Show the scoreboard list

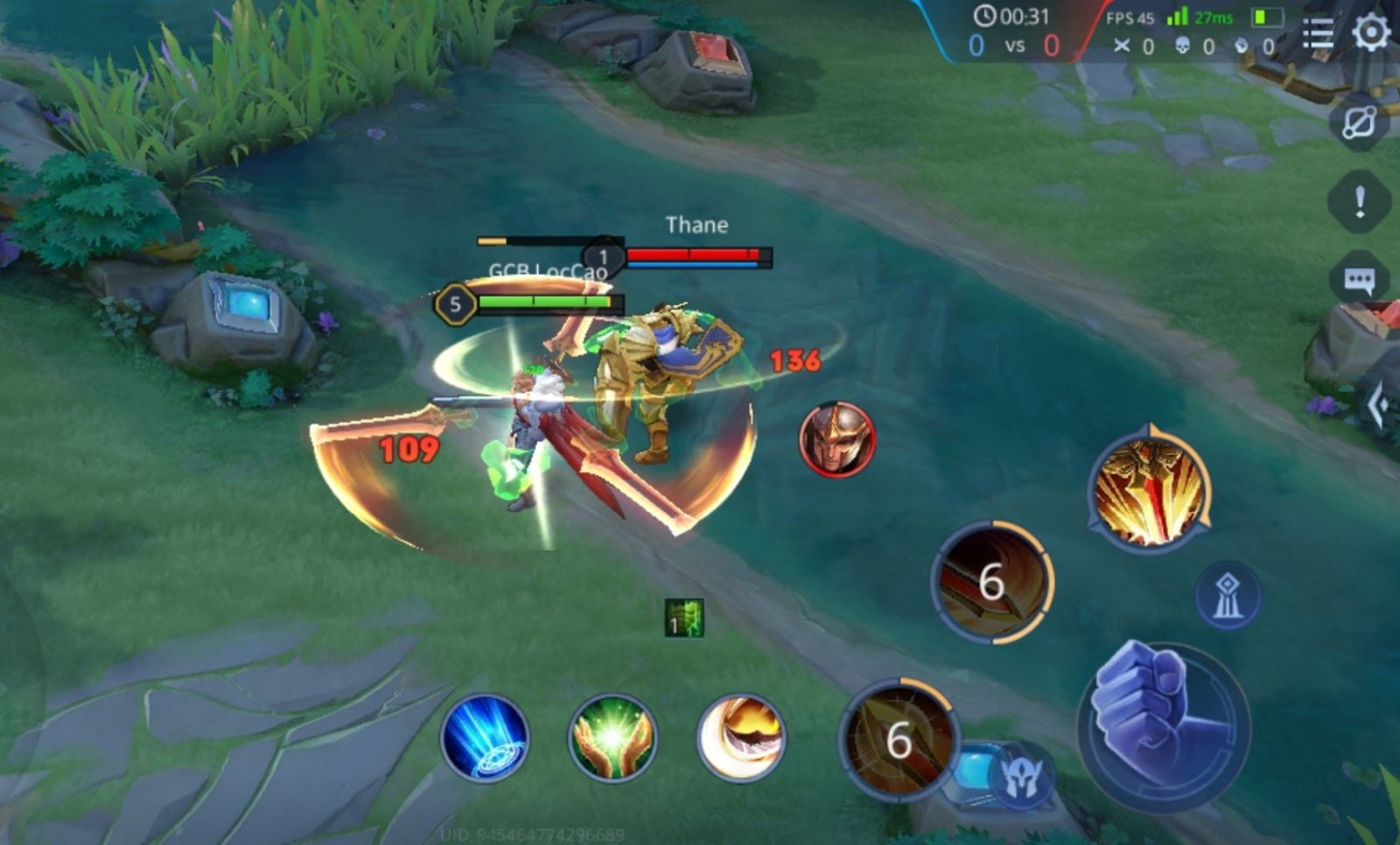point(1317,33)
